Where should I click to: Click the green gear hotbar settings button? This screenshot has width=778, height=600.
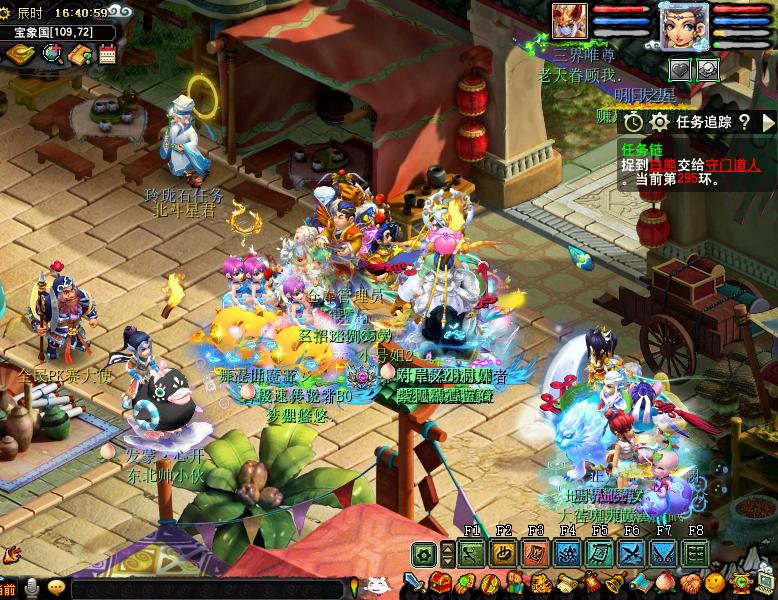(424, 553)
